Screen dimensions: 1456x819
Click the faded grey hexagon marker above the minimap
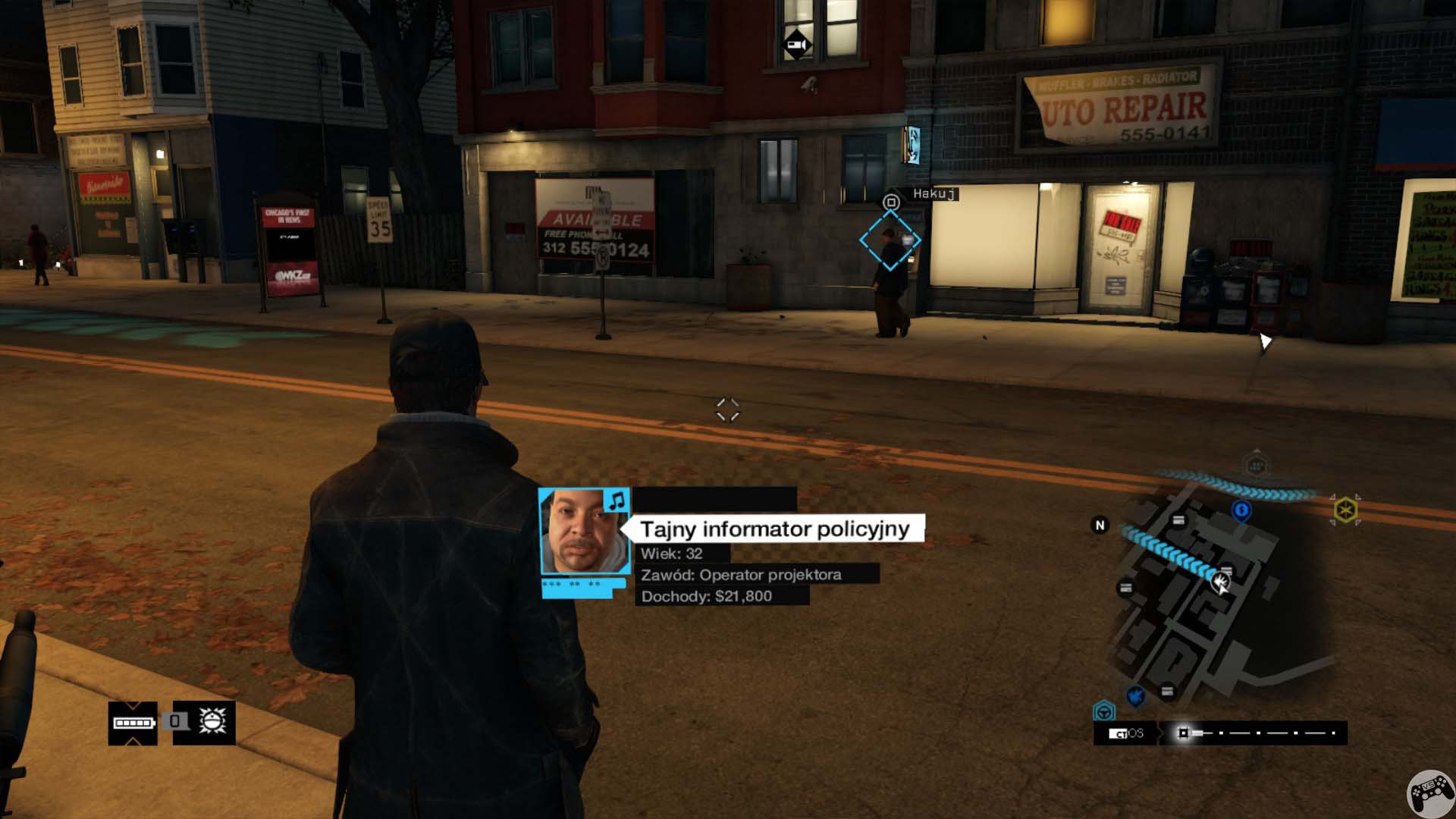1256,466
